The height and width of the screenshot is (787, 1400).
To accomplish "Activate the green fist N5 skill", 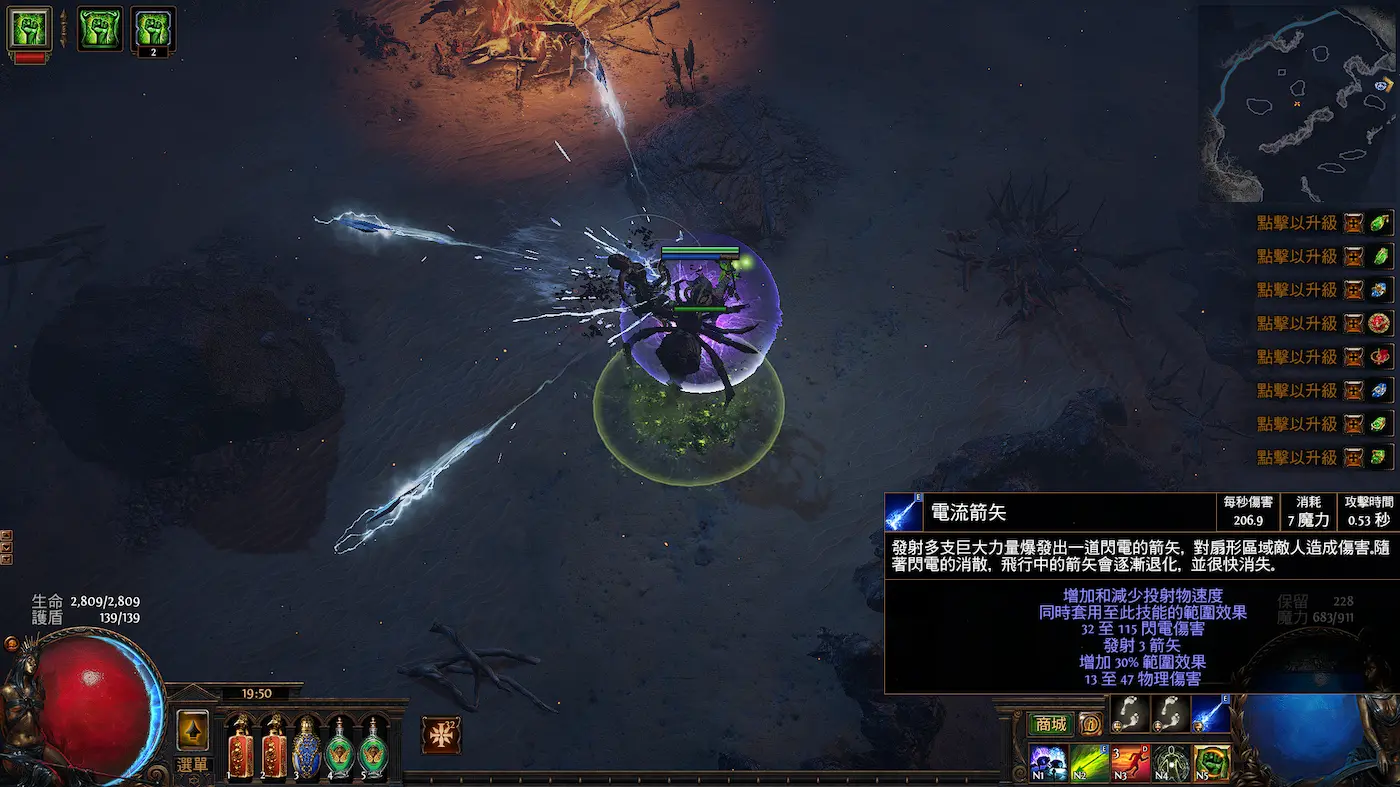I will 1211,764.
